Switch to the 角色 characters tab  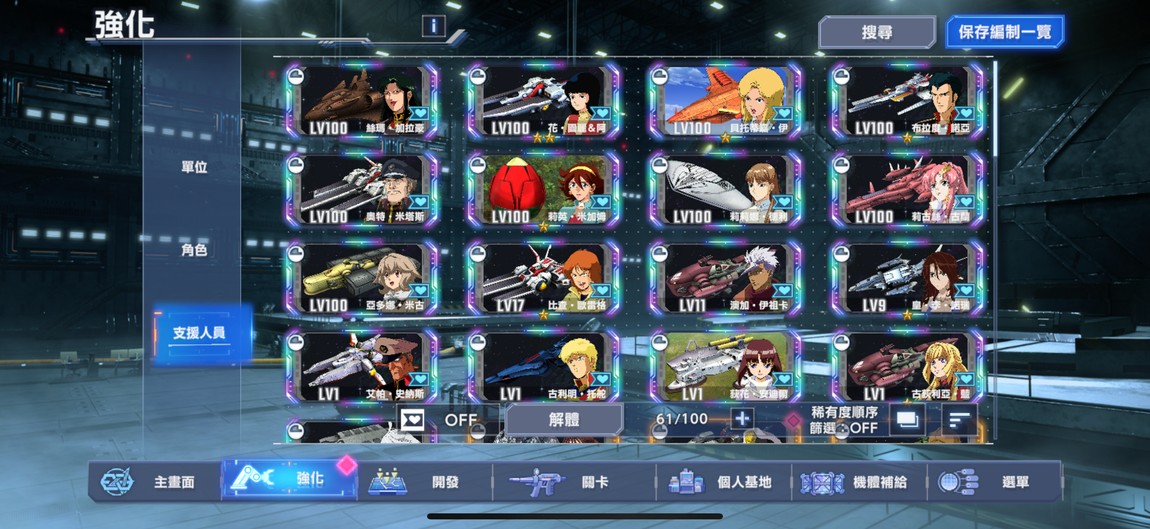pyautogui.click(x=194, y=250)
